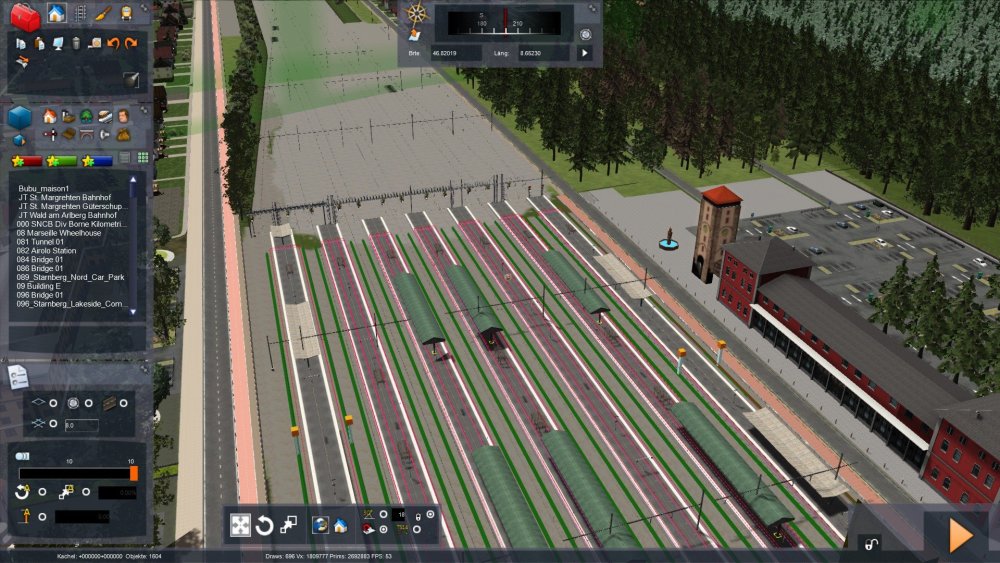Click the trash can delete tool

coord(76,43)
